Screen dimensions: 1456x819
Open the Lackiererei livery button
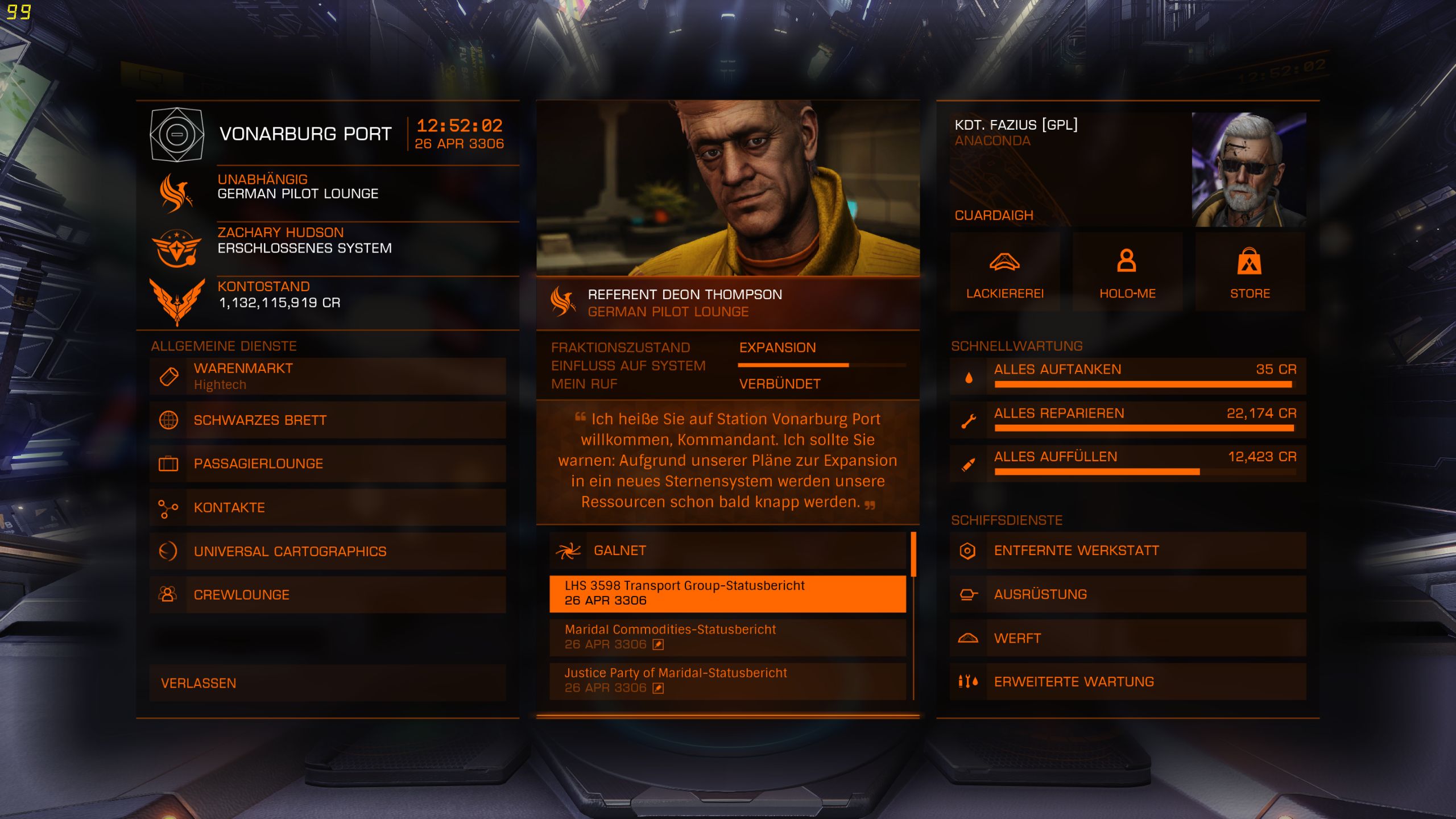[1005, 272]
